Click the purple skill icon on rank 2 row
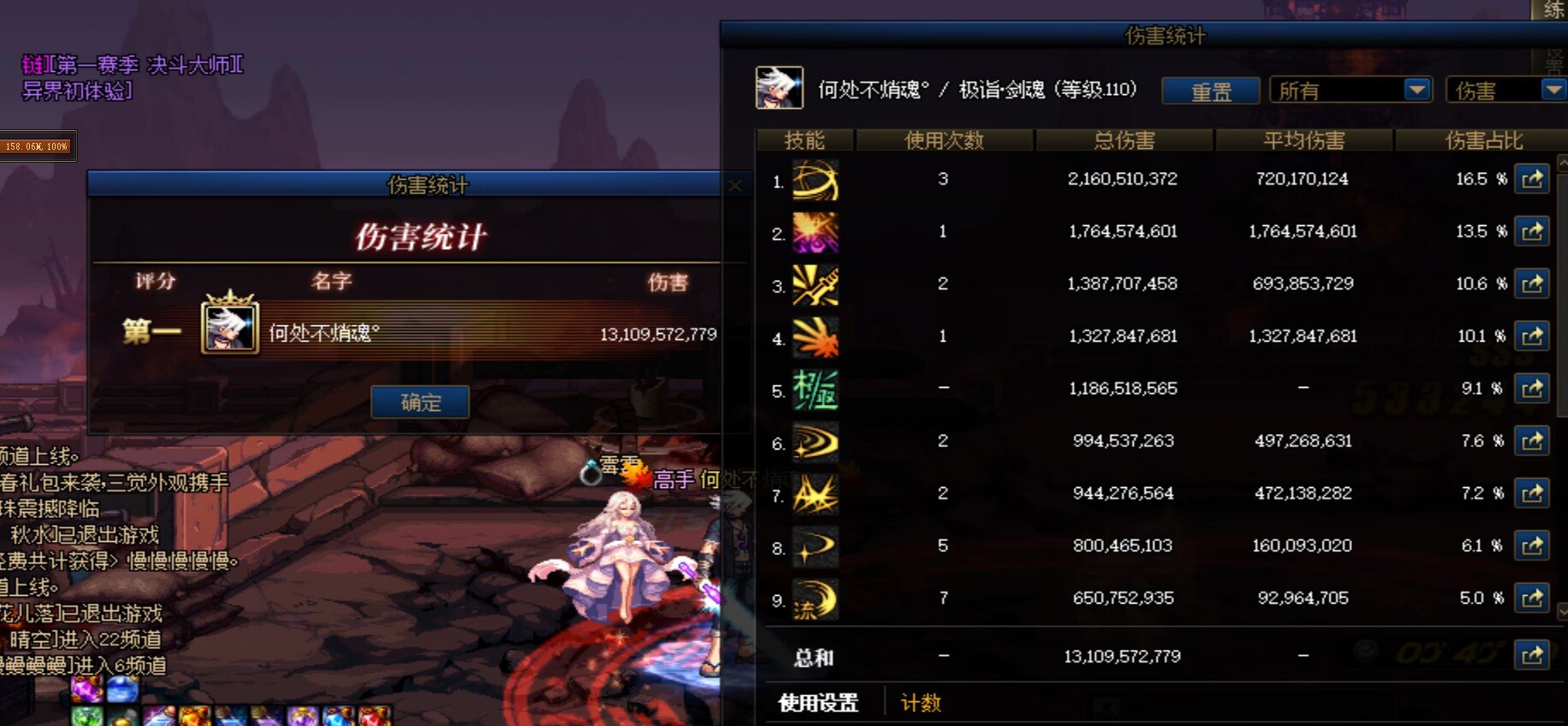The width and height of the screenshot is (1568, 726). [815, 233]
